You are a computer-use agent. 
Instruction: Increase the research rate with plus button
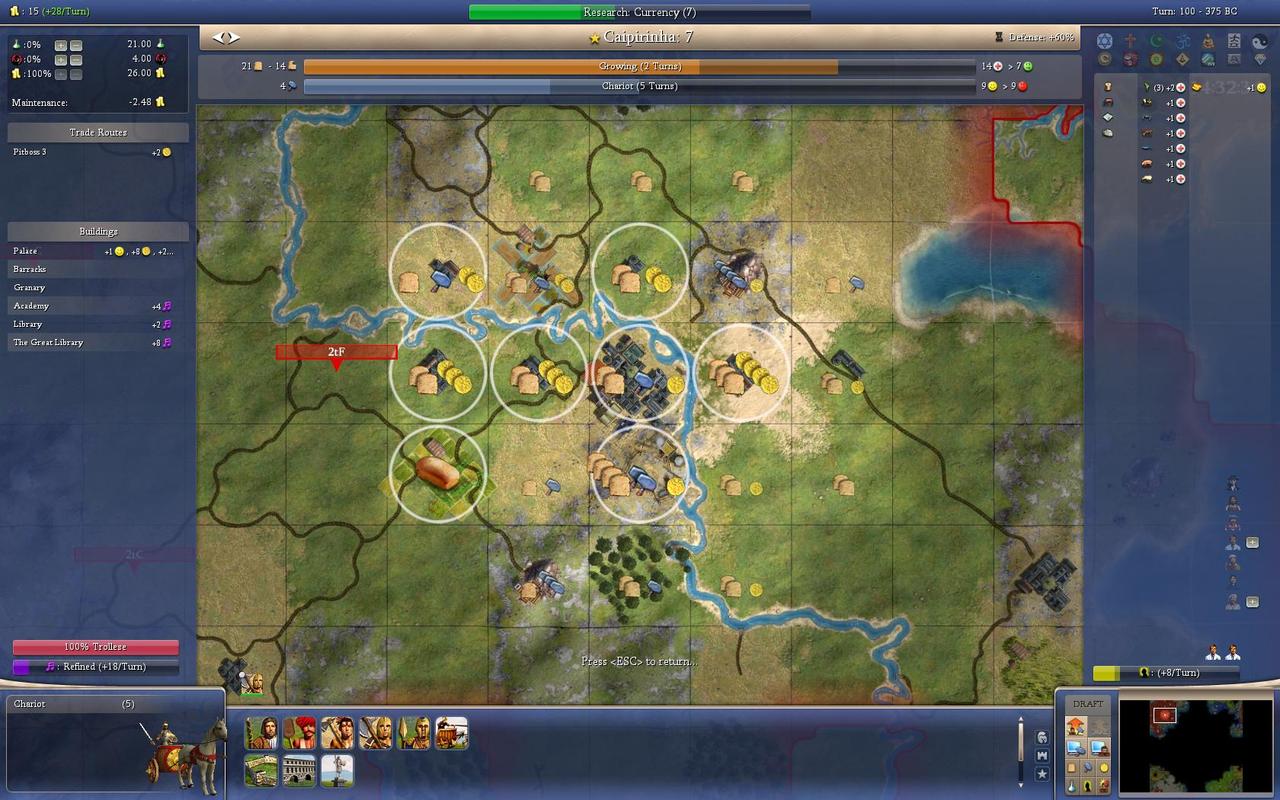[x=61, y=45]
